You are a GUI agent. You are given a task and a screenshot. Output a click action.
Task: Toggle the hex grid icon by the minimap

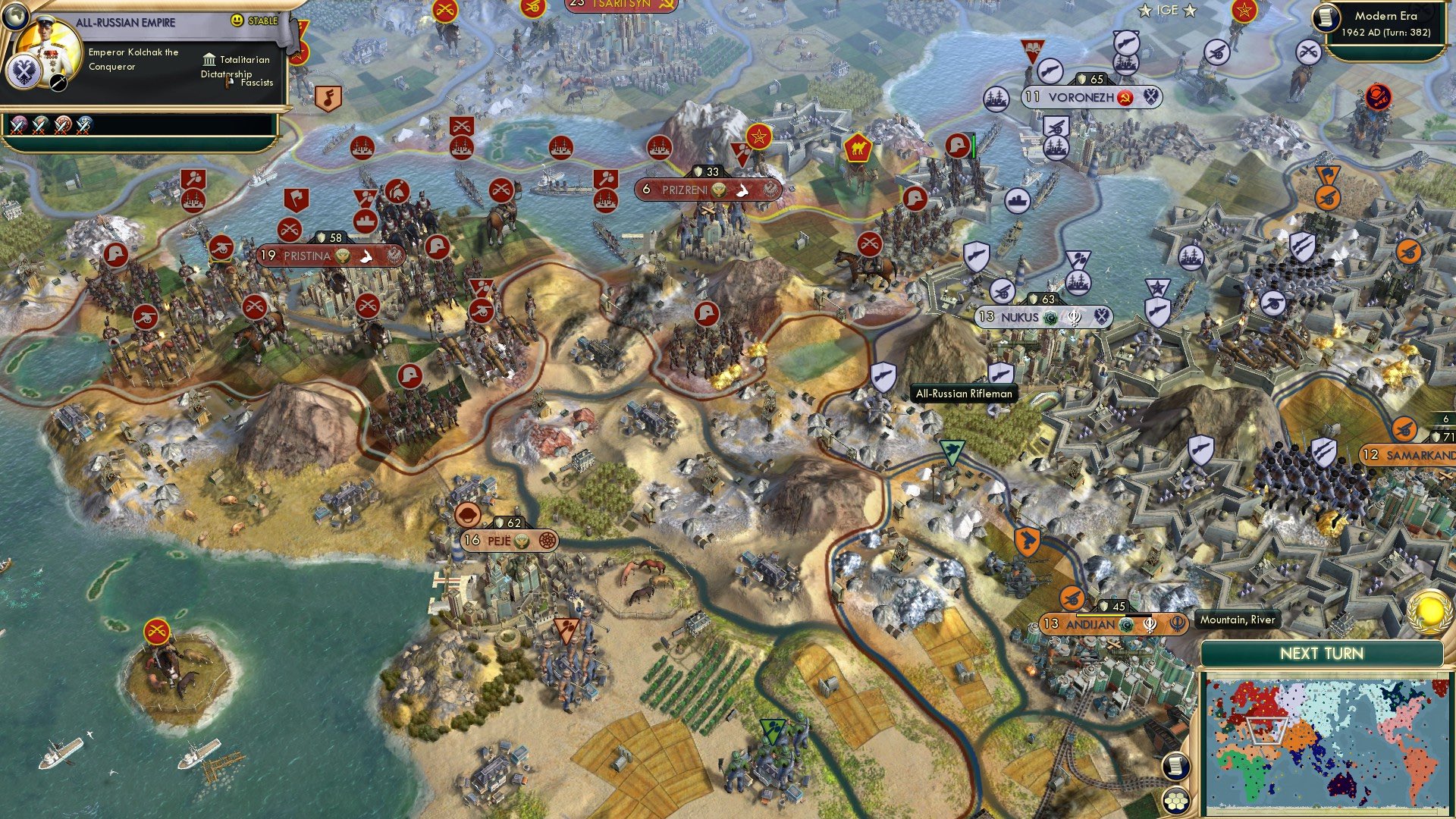point(1175,800)
